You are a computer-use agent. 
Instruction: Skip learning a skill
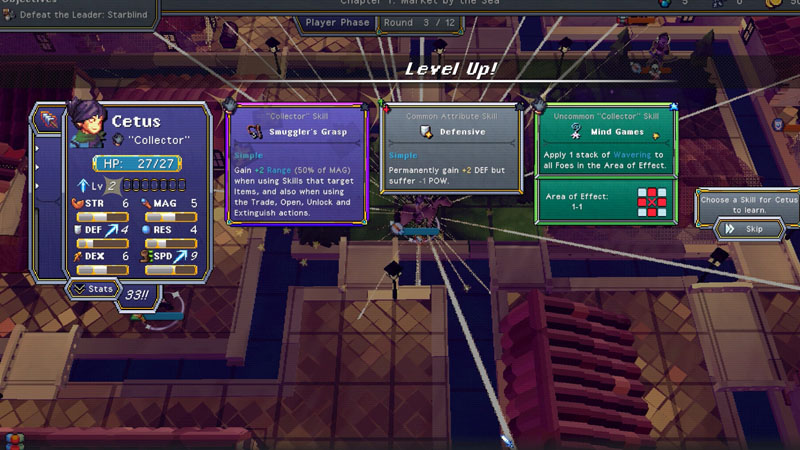pyautogui.click(x=748, y=229)
